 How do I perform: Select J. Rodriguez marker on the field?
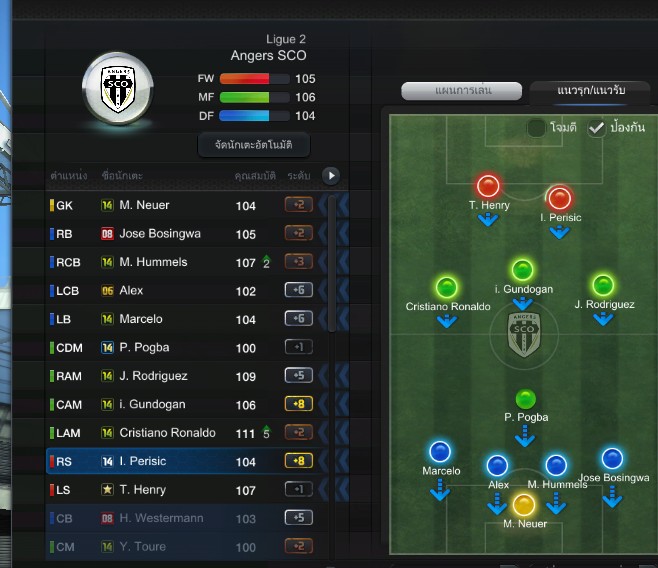(603, 285)
